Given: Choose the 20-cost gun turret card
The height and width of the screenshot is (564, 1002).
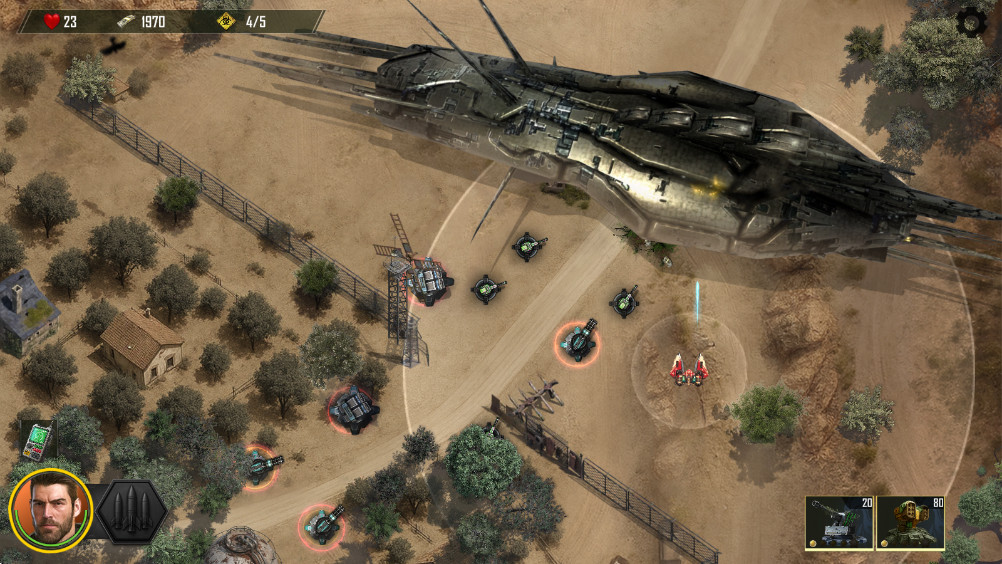Looking at the screenshot, I should click(839, 523).
